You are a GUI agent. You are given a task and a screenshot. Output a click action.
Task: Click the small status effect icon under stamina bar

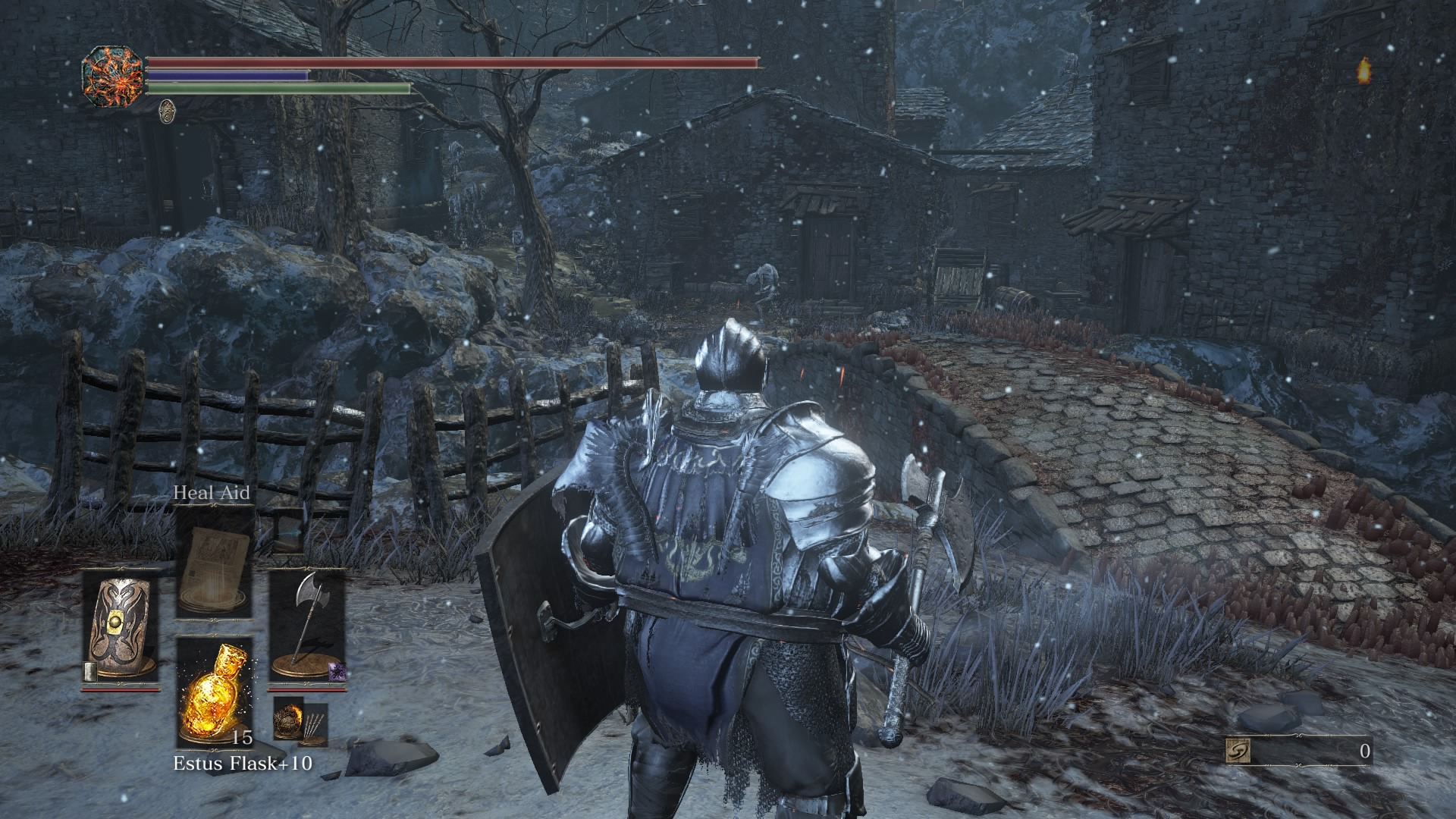point(166,111)
